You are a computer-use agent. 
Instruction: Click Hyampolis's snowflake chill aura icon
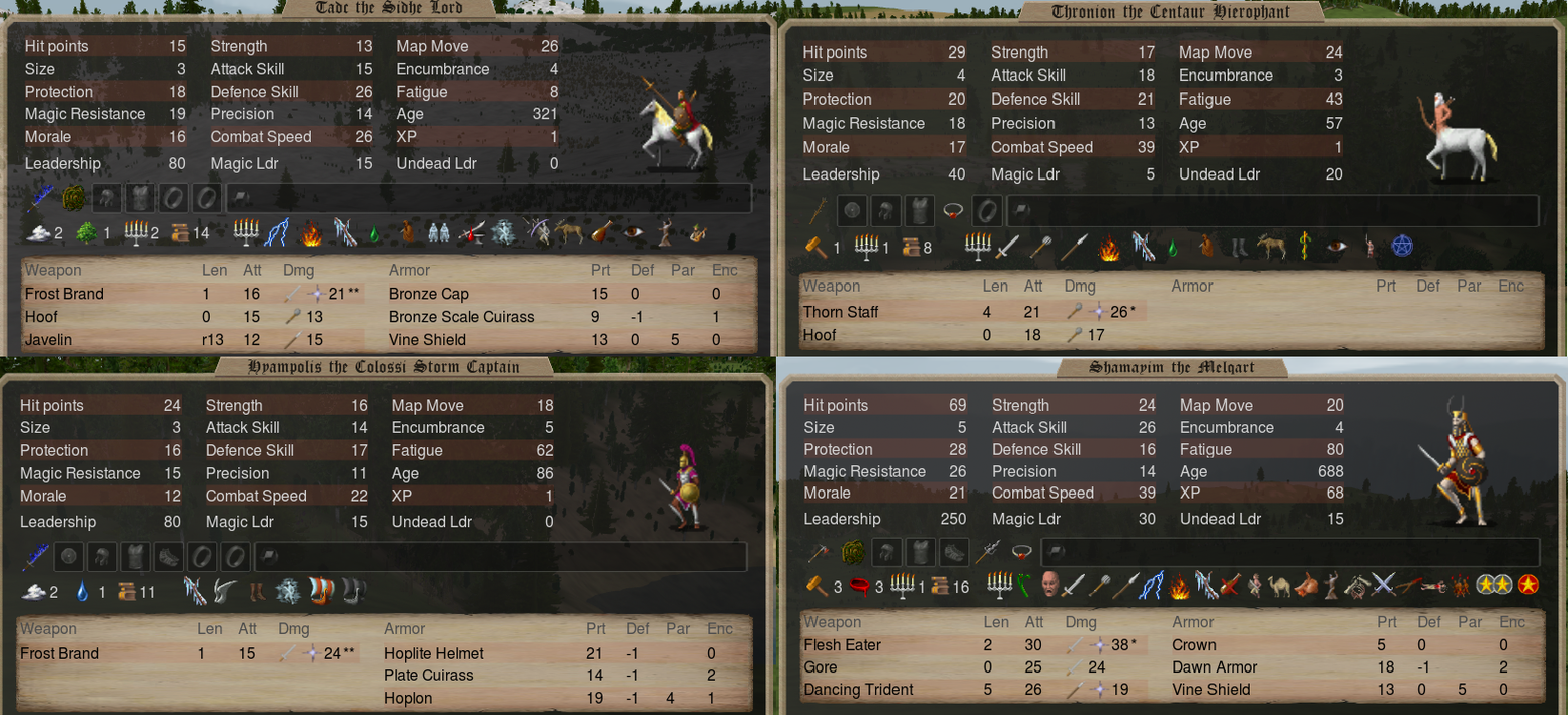(288, 590)
